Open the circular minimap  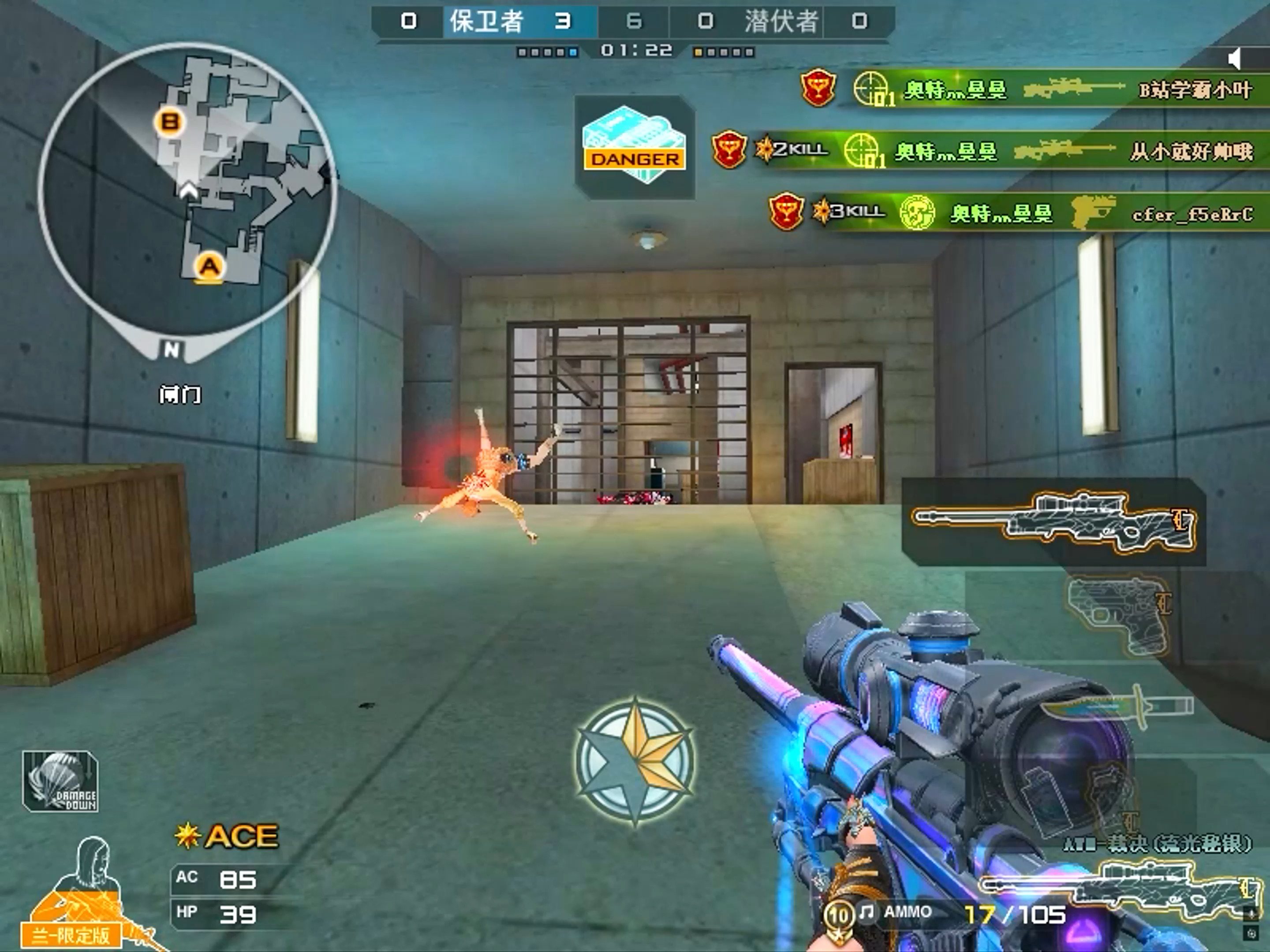[x=187, y=190]
